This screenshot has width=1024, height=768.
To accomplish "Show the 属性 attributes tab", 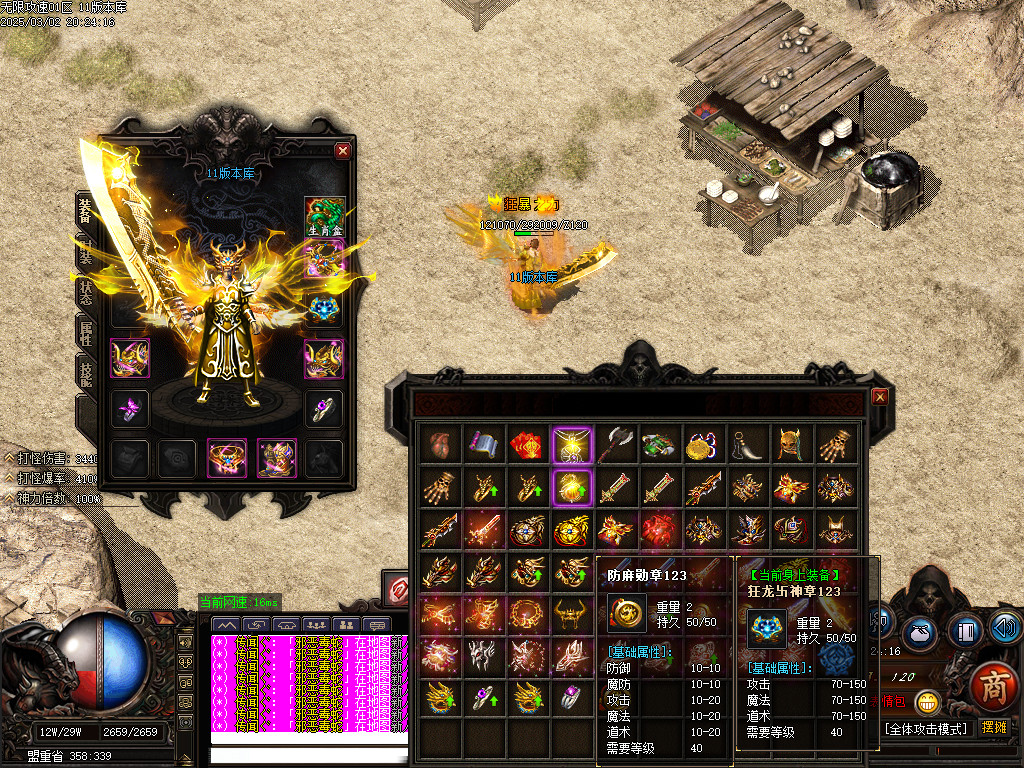I will (x=86, y=331).
